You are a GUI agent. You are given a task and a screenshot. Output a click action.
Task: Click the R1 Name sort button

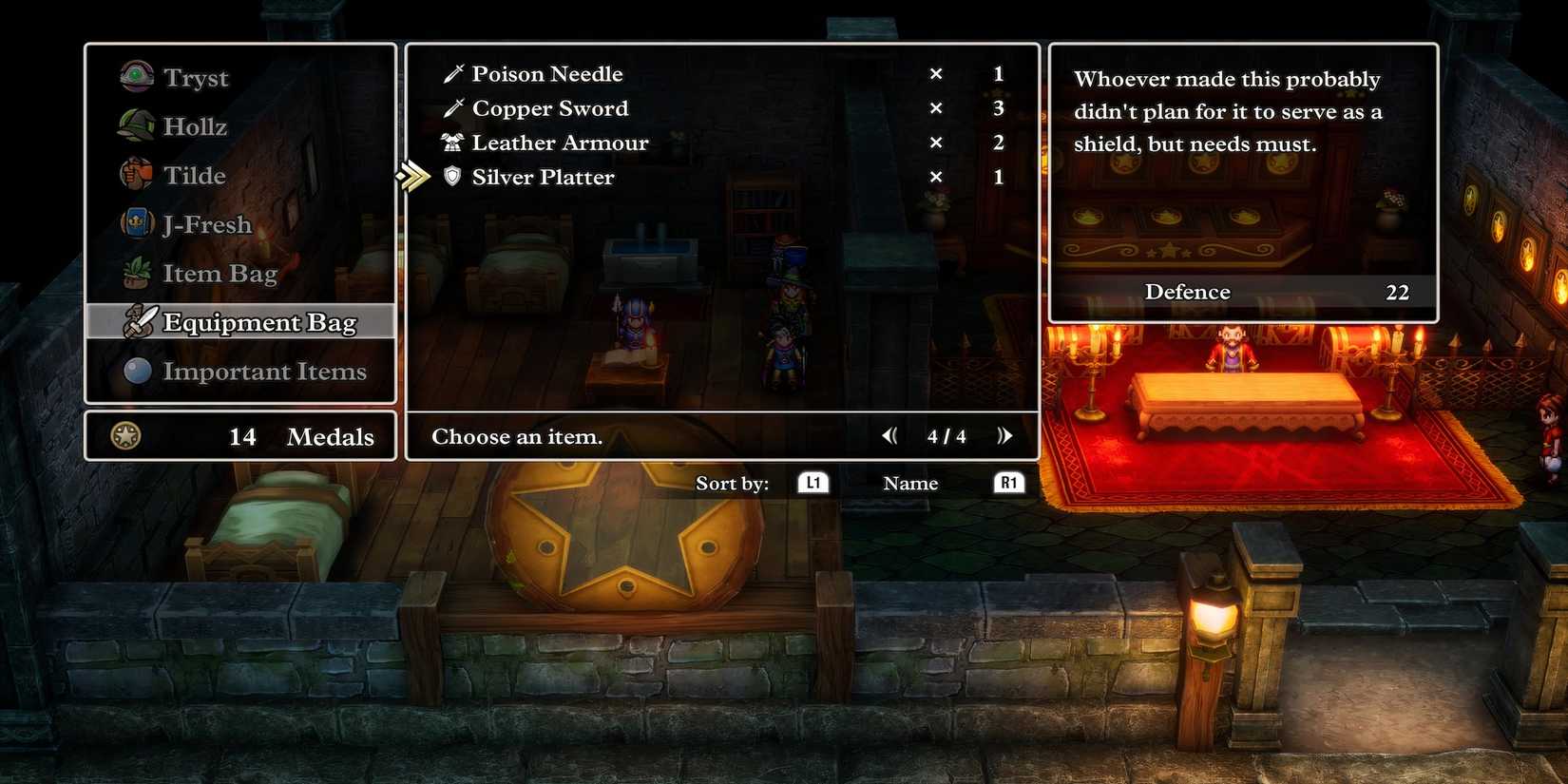(x=1009, y=483)
